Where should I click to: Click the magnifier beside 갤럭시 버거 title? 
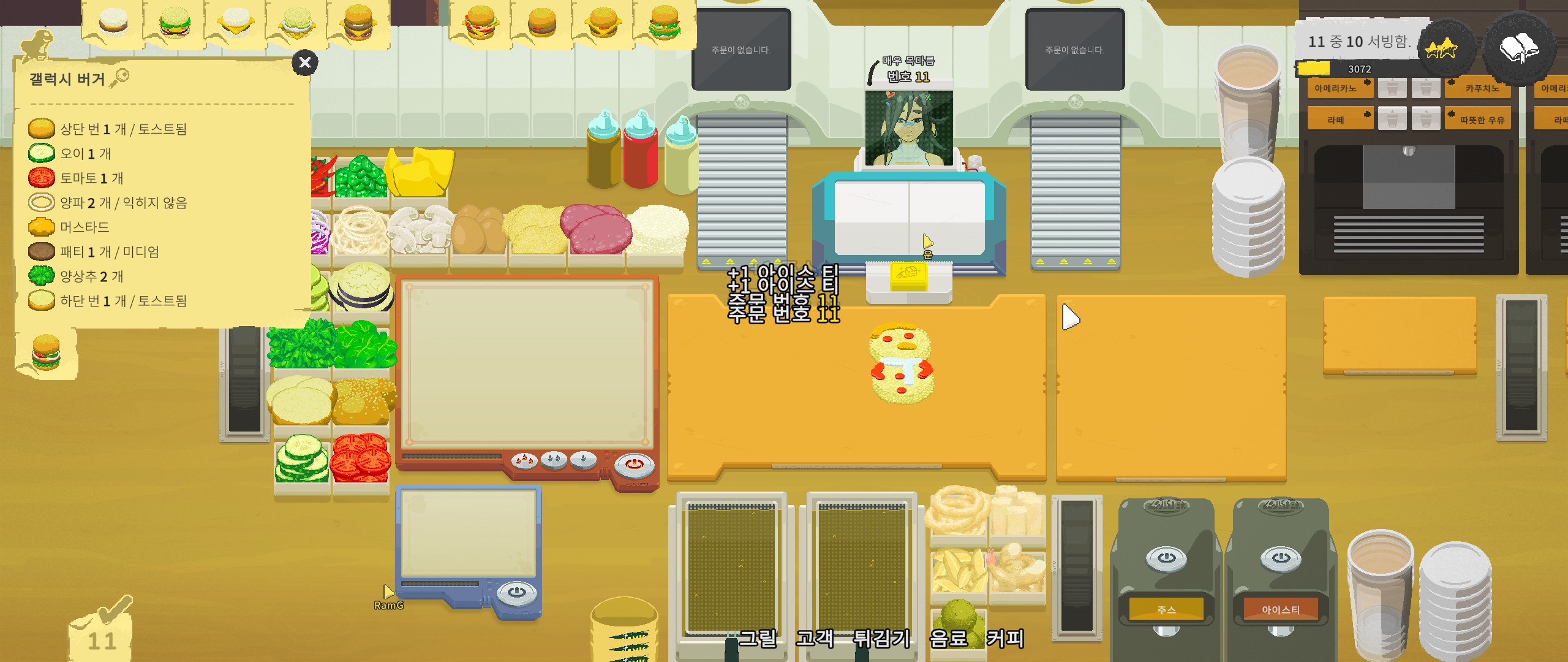click(x=120, y=78)
